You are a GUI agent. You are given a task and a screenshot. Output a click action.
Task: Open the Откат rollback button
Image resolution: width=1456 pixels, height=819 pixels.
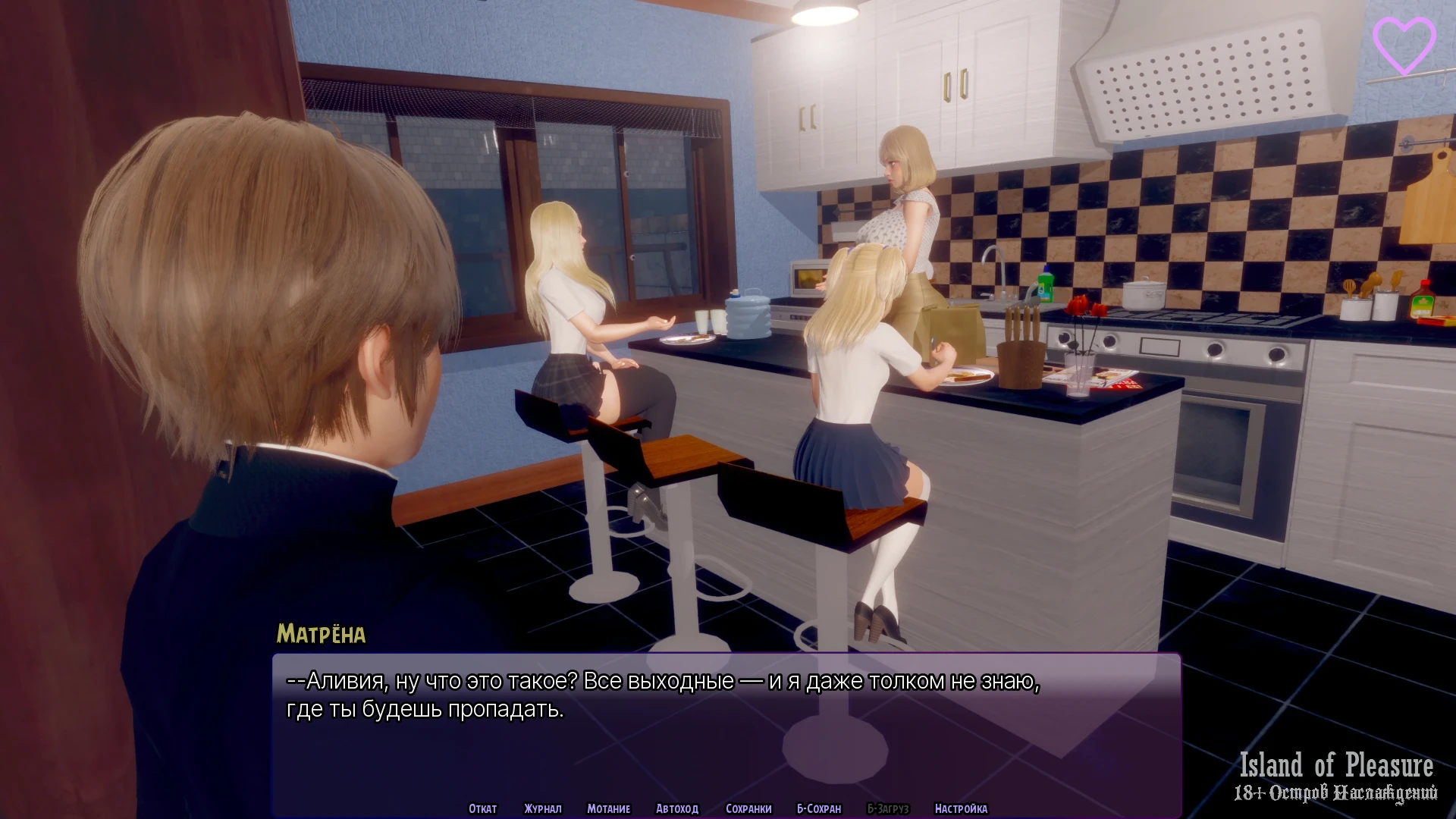coord(482,808)
